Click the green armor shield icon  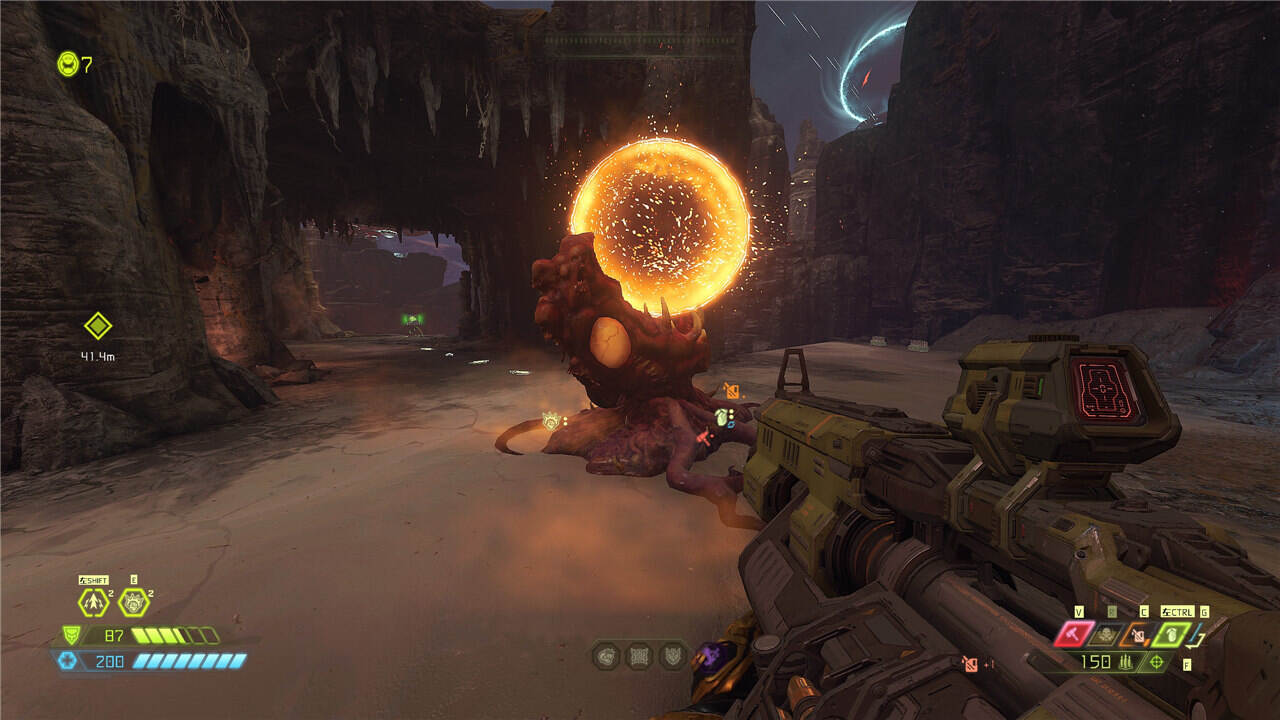tap(71, 635)
